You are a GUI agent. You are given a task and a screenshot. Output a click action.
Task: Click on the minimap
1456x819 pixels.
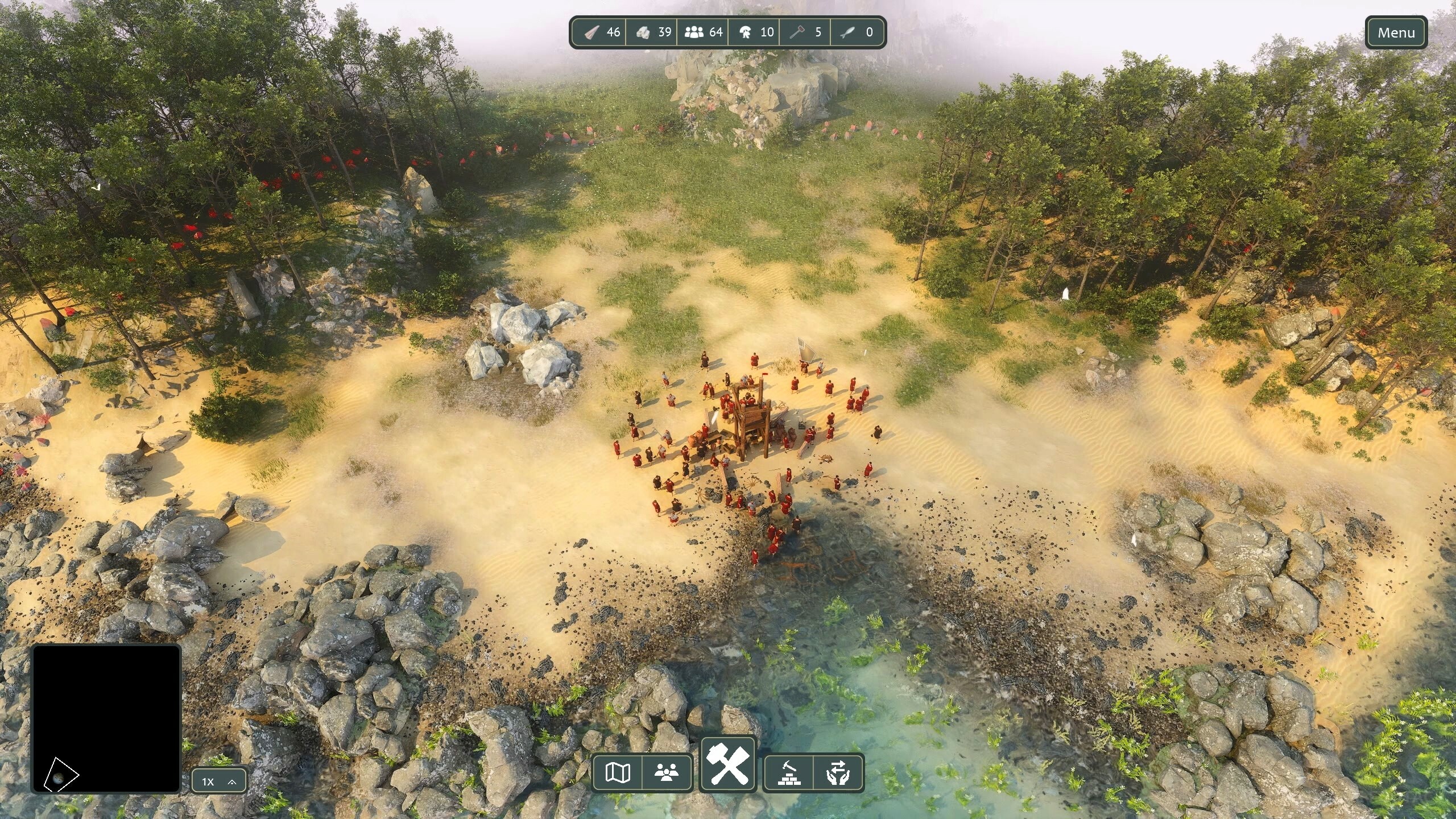[x=106, y=718]
